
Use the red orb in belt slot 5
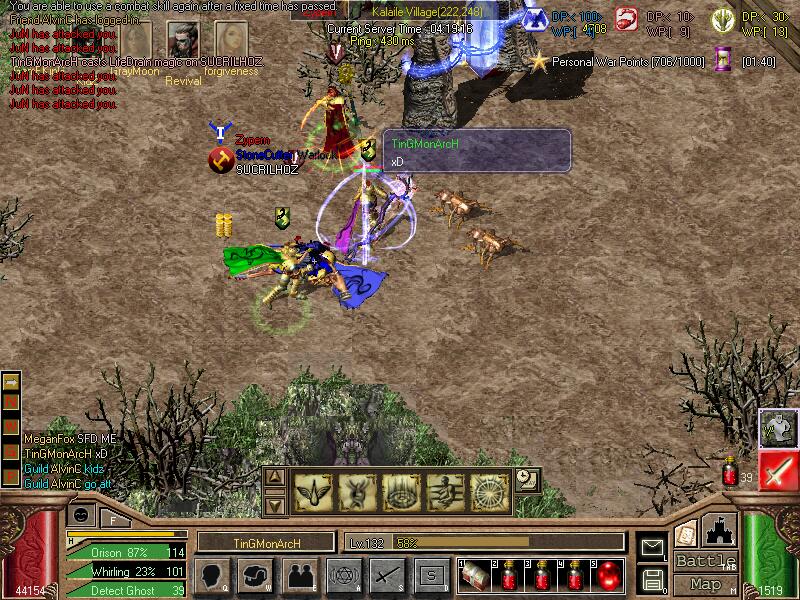pos(609,575)
